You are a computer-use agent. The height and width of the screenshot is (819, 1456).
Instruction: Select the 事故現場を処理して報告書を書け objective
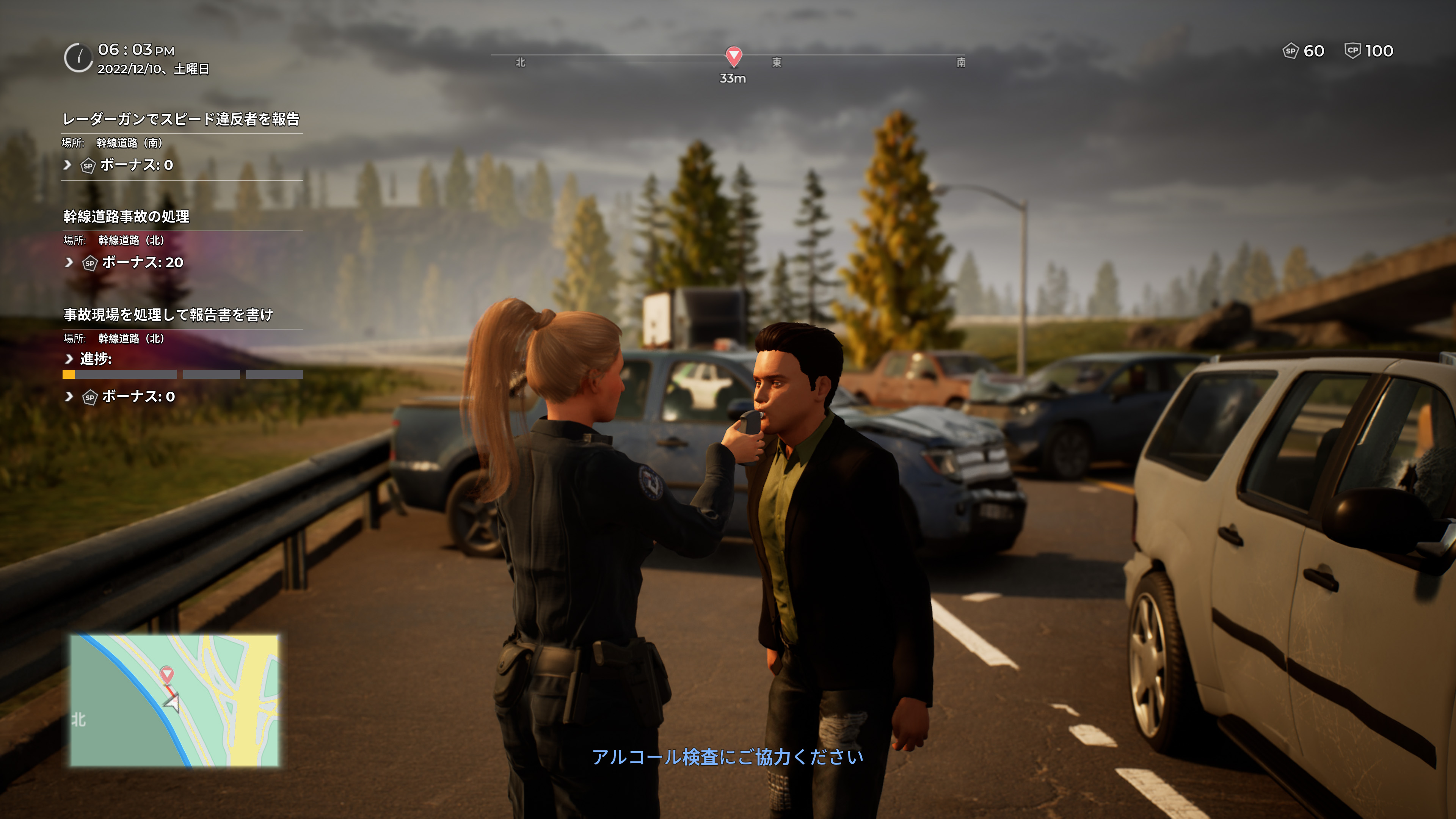click(168, 314)
